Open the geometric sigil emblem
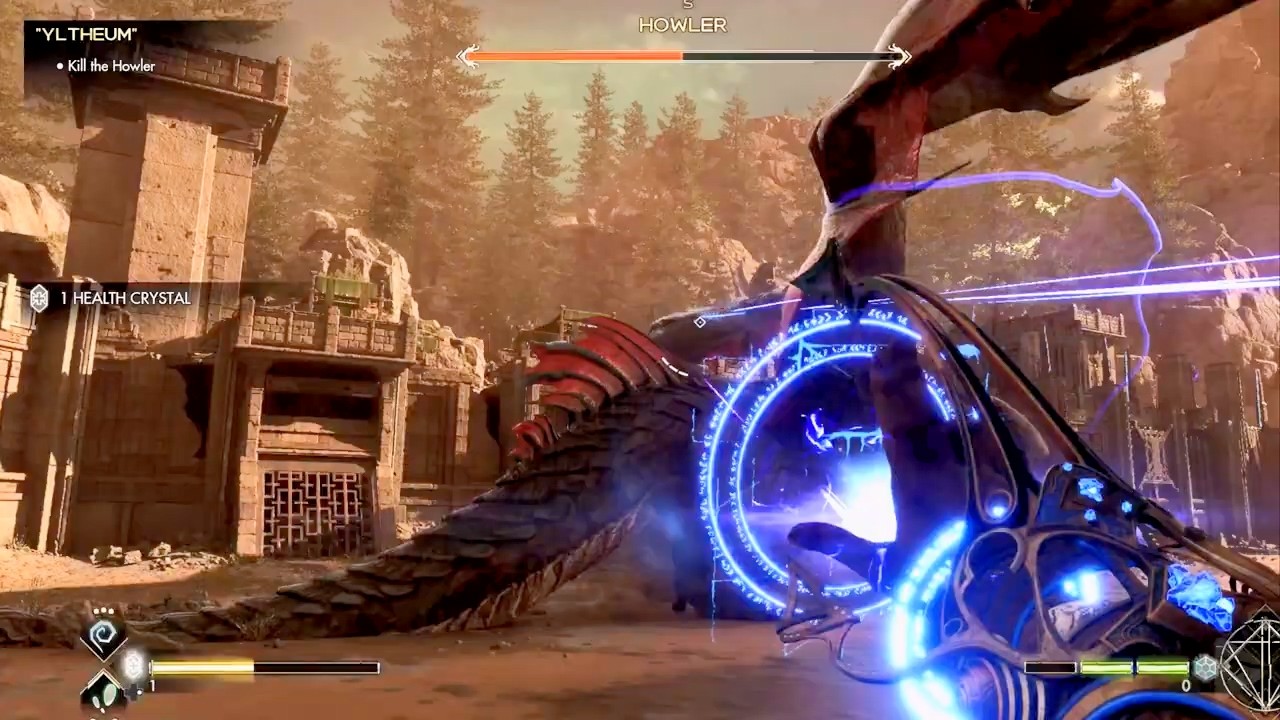Image resolution: width=1280 pixels, height=720 pixels. point(1254,670)
